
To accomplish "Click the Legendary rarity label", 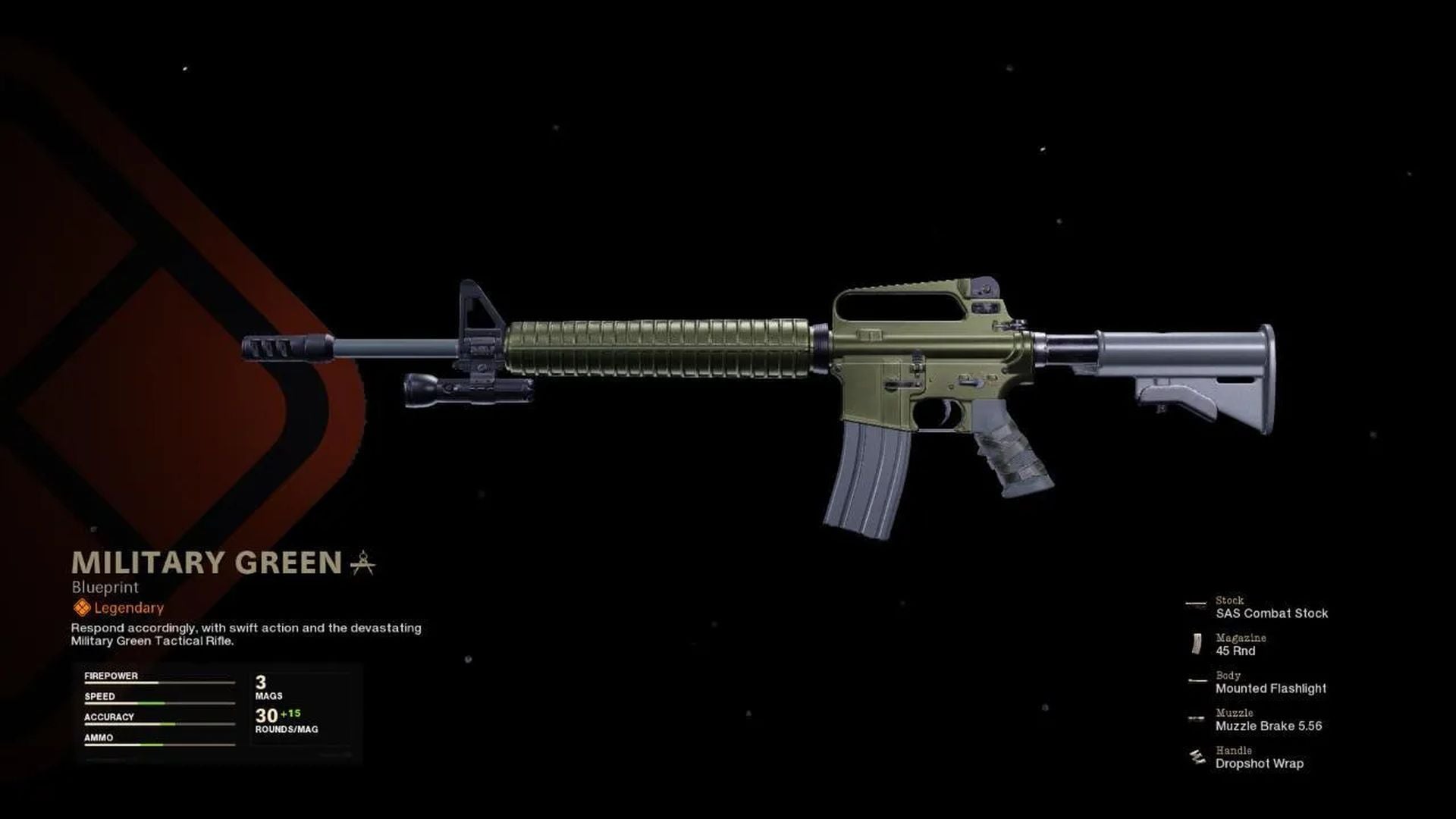I will [127, 607].
